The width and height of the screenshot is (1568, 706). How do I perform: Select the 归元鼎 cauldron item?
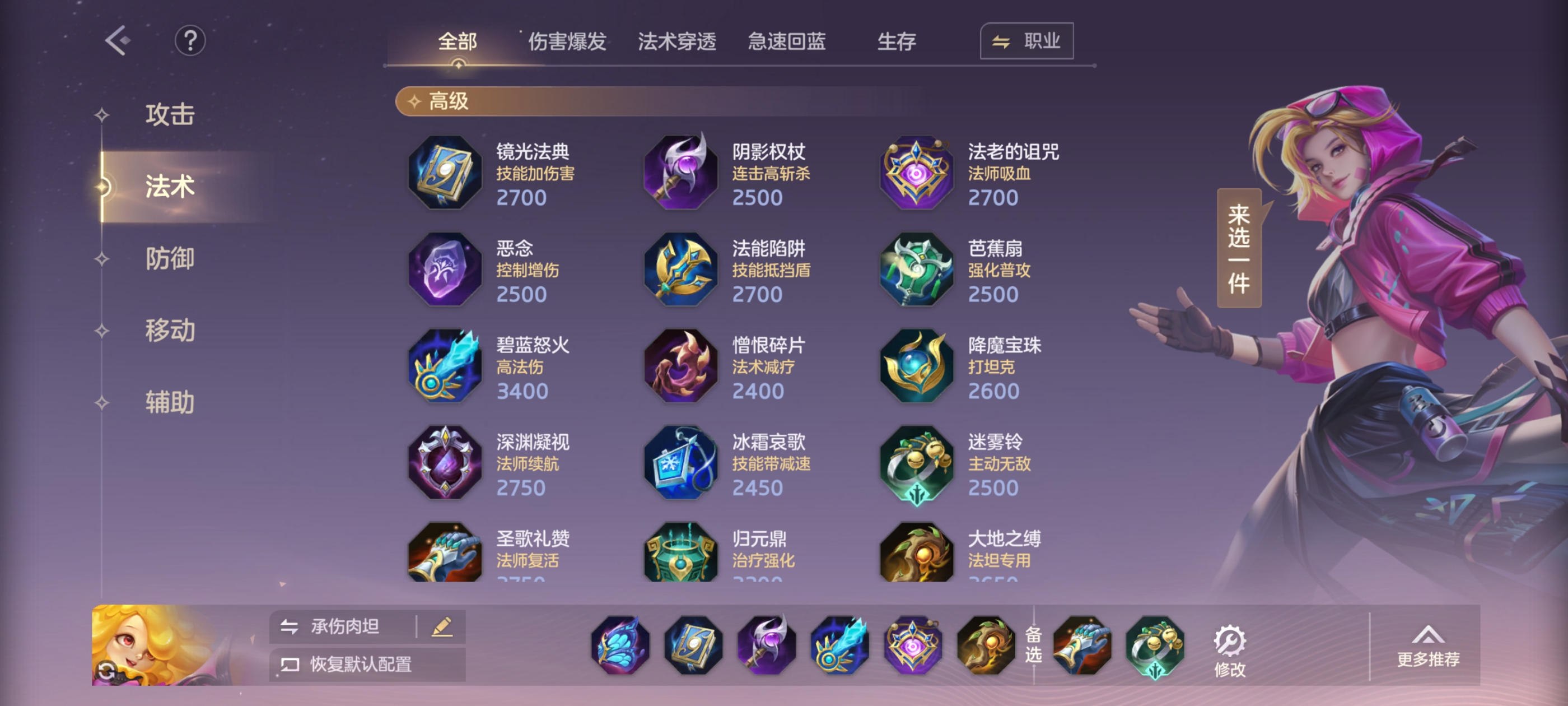pos(680,552)
